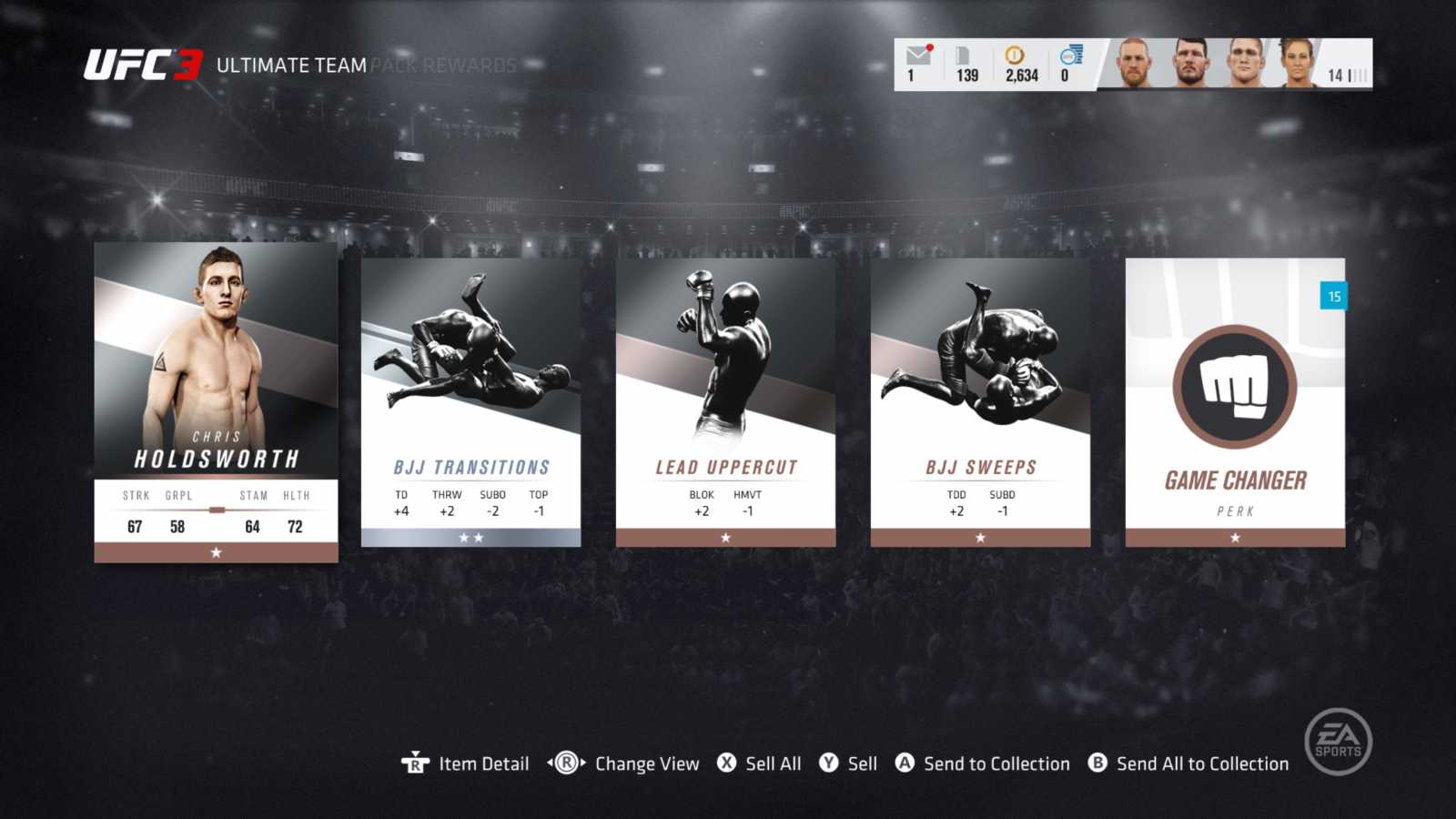Select the BJJ Sweeps card
The image size is (1456, 819).
[x=979, y=405]
